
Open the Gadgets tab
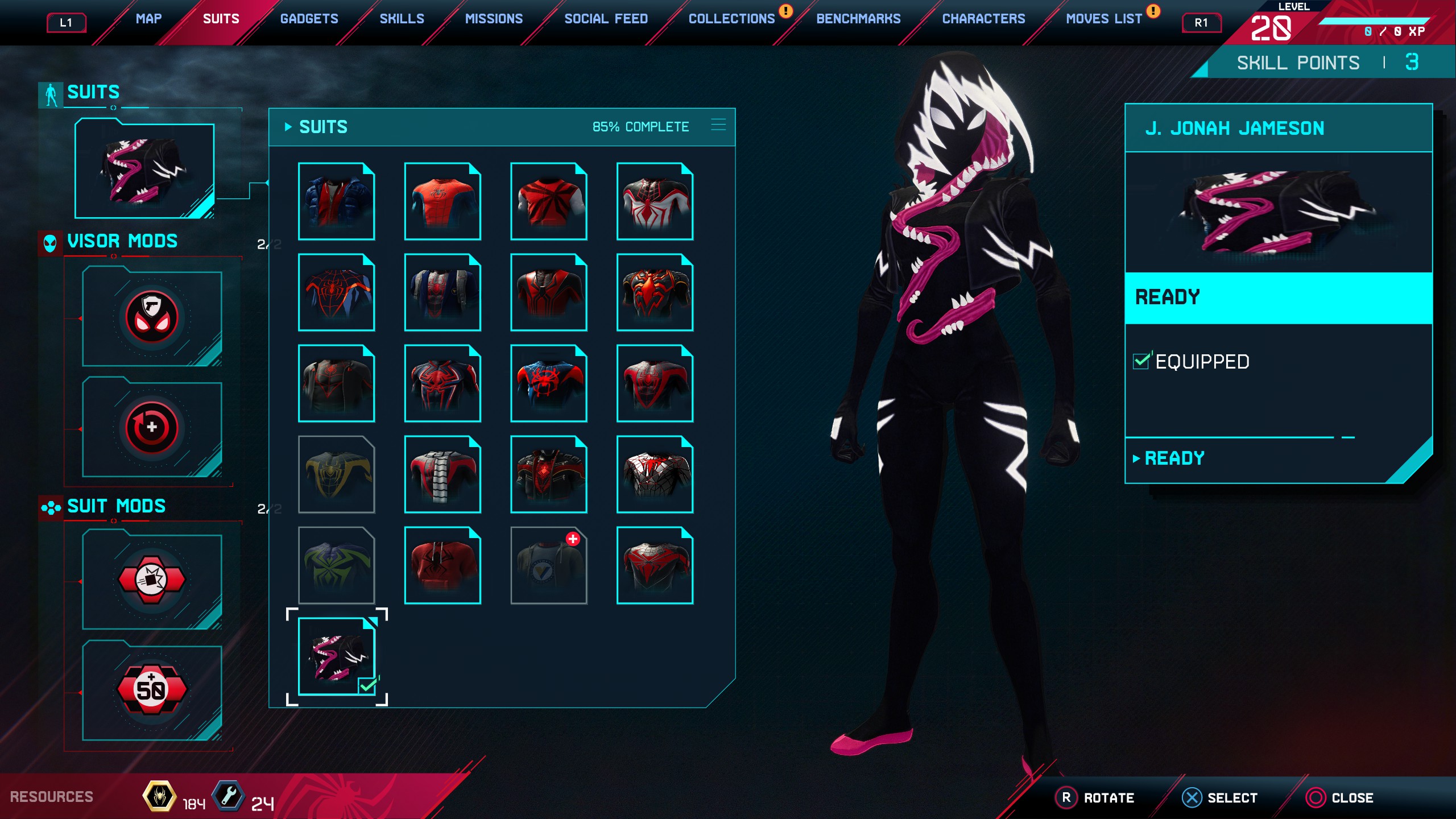pos(309,19)
